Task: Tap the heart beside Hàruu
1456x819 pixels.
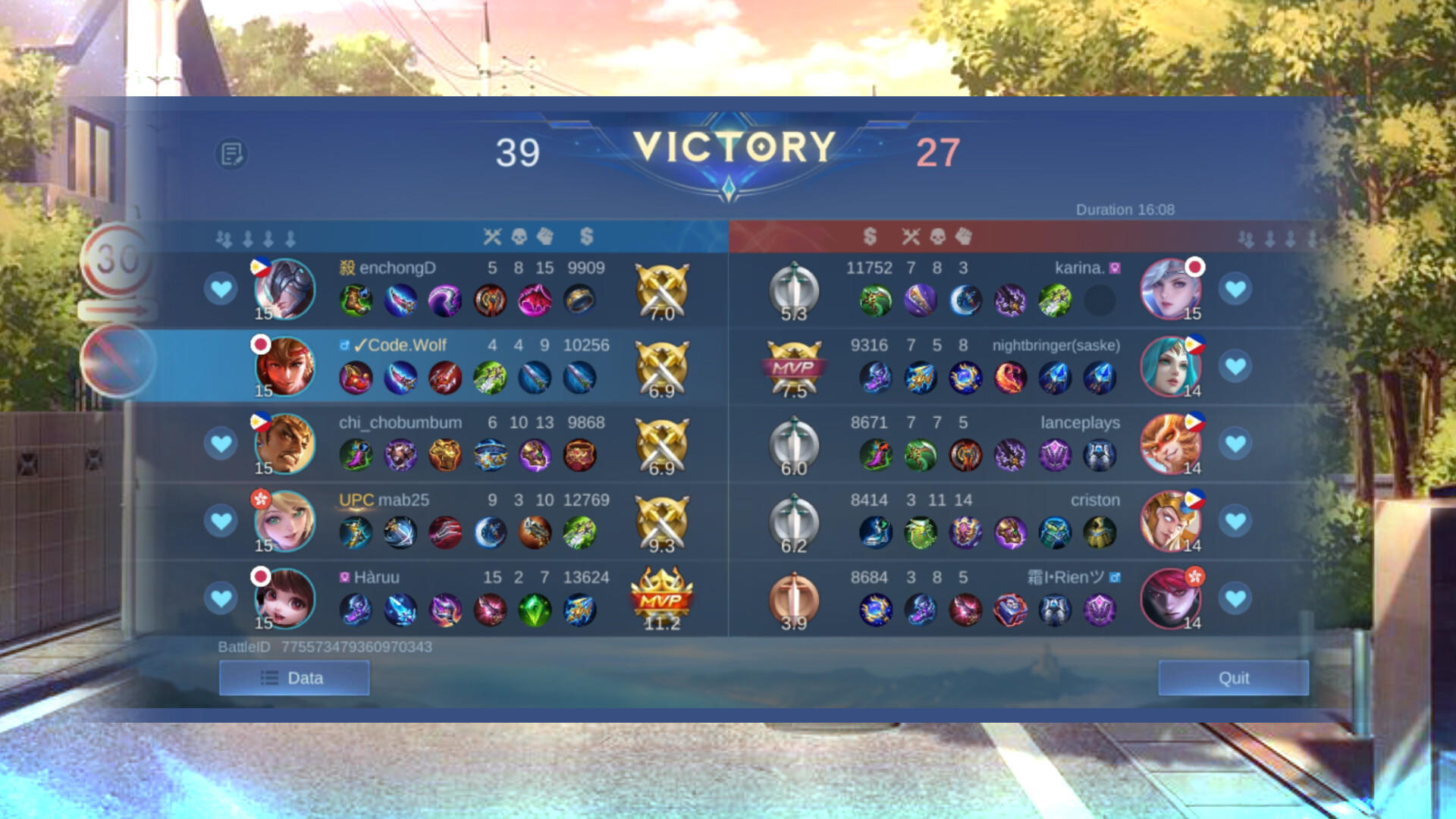Action: coord(221,598)
